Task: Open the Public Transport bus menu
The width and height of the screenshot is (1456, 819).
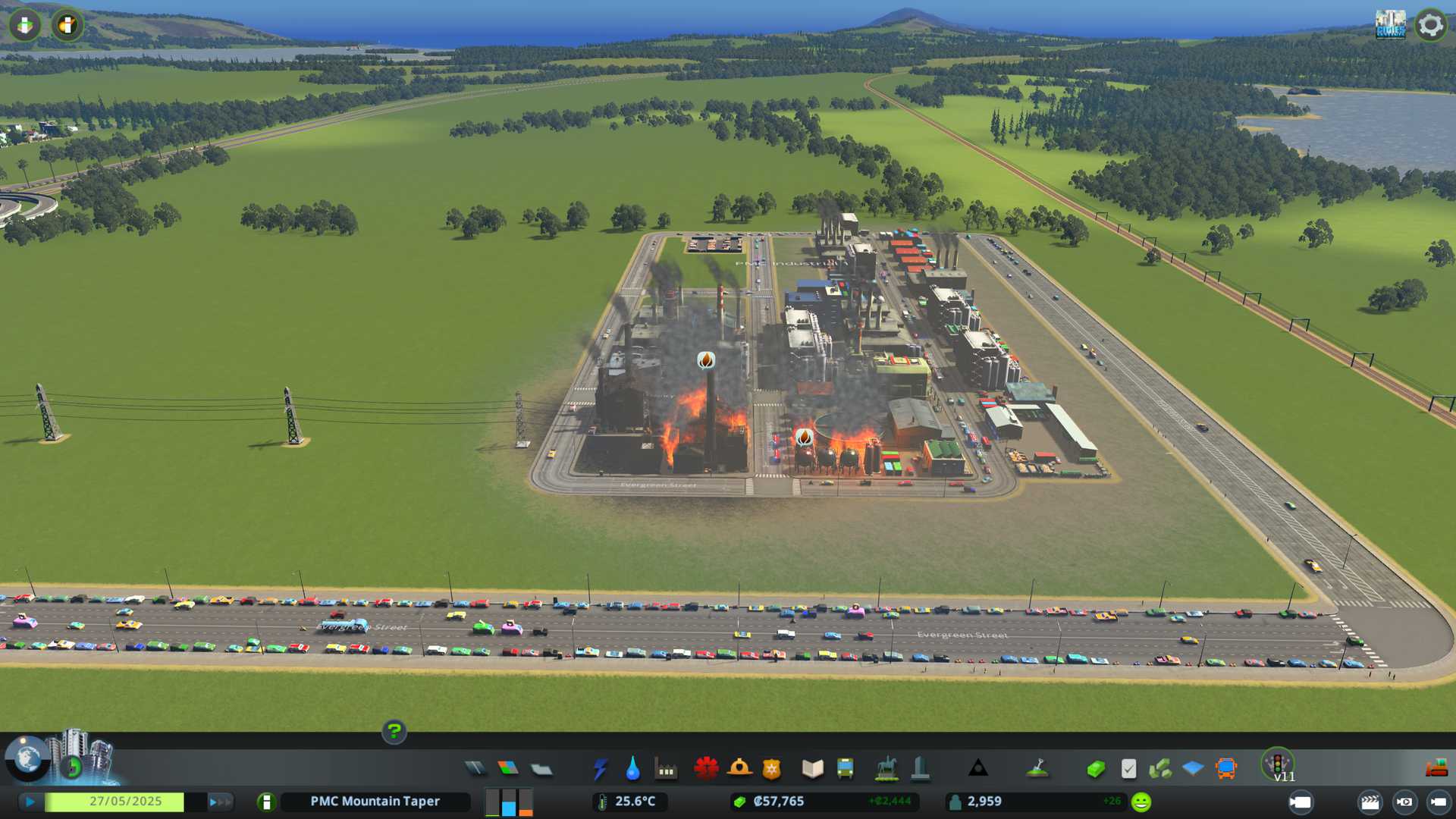Action: click(845, 769)
